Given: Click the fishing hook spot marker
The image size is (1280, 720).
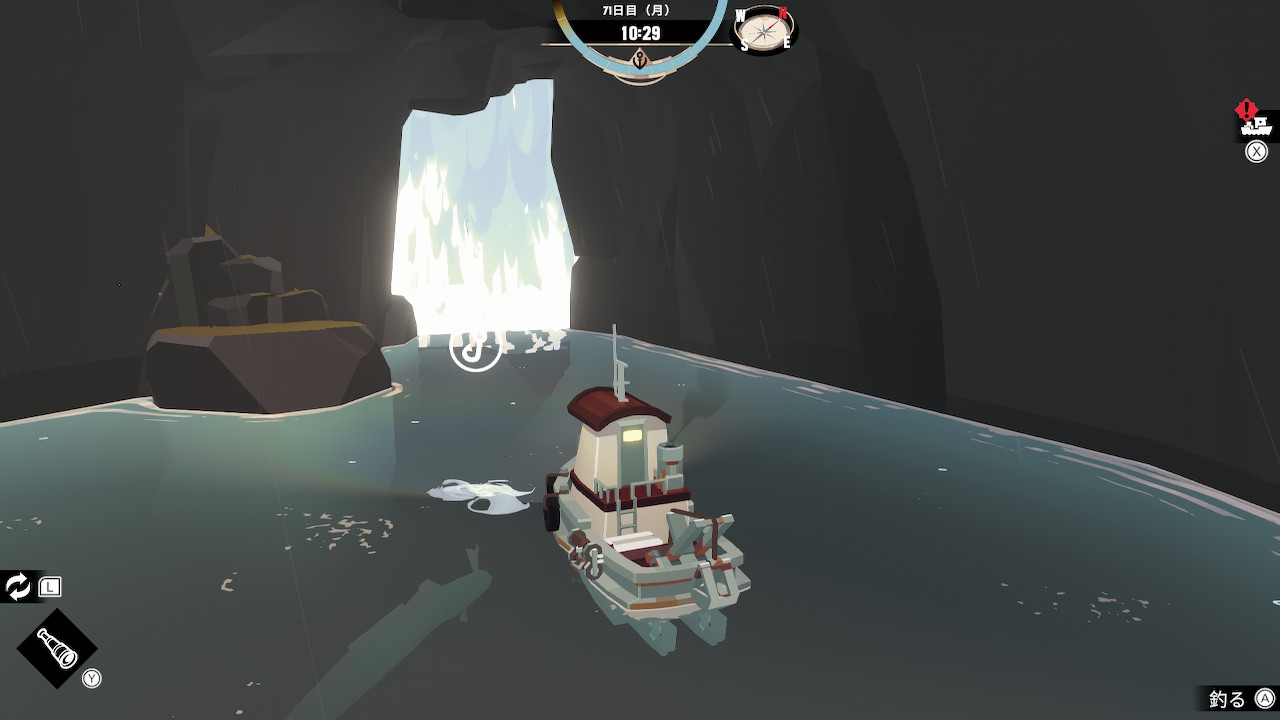Looking at the screenshot, I should click(475, 346).
